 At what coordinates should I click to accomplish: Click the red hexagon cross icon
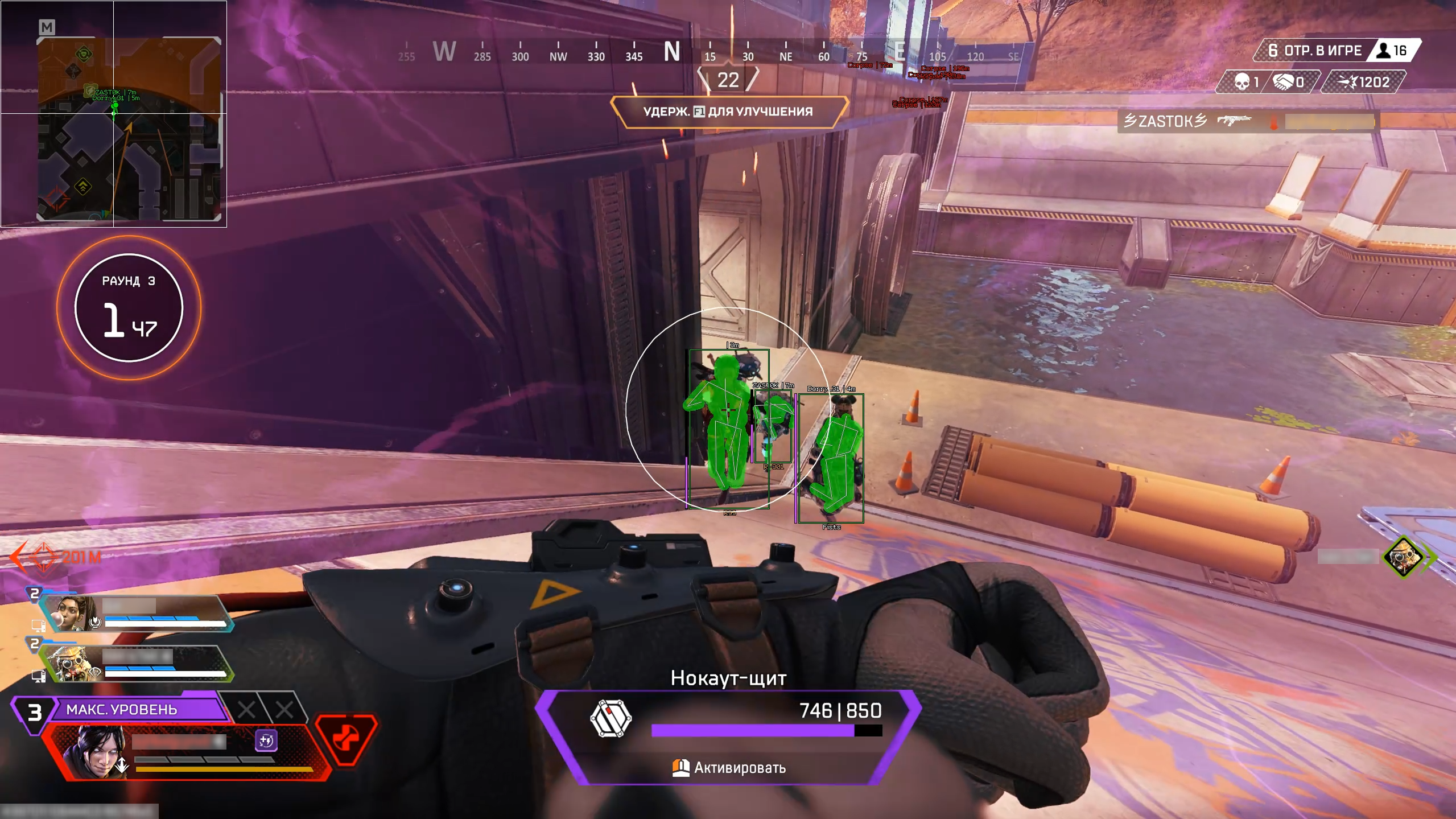point(345,739)
